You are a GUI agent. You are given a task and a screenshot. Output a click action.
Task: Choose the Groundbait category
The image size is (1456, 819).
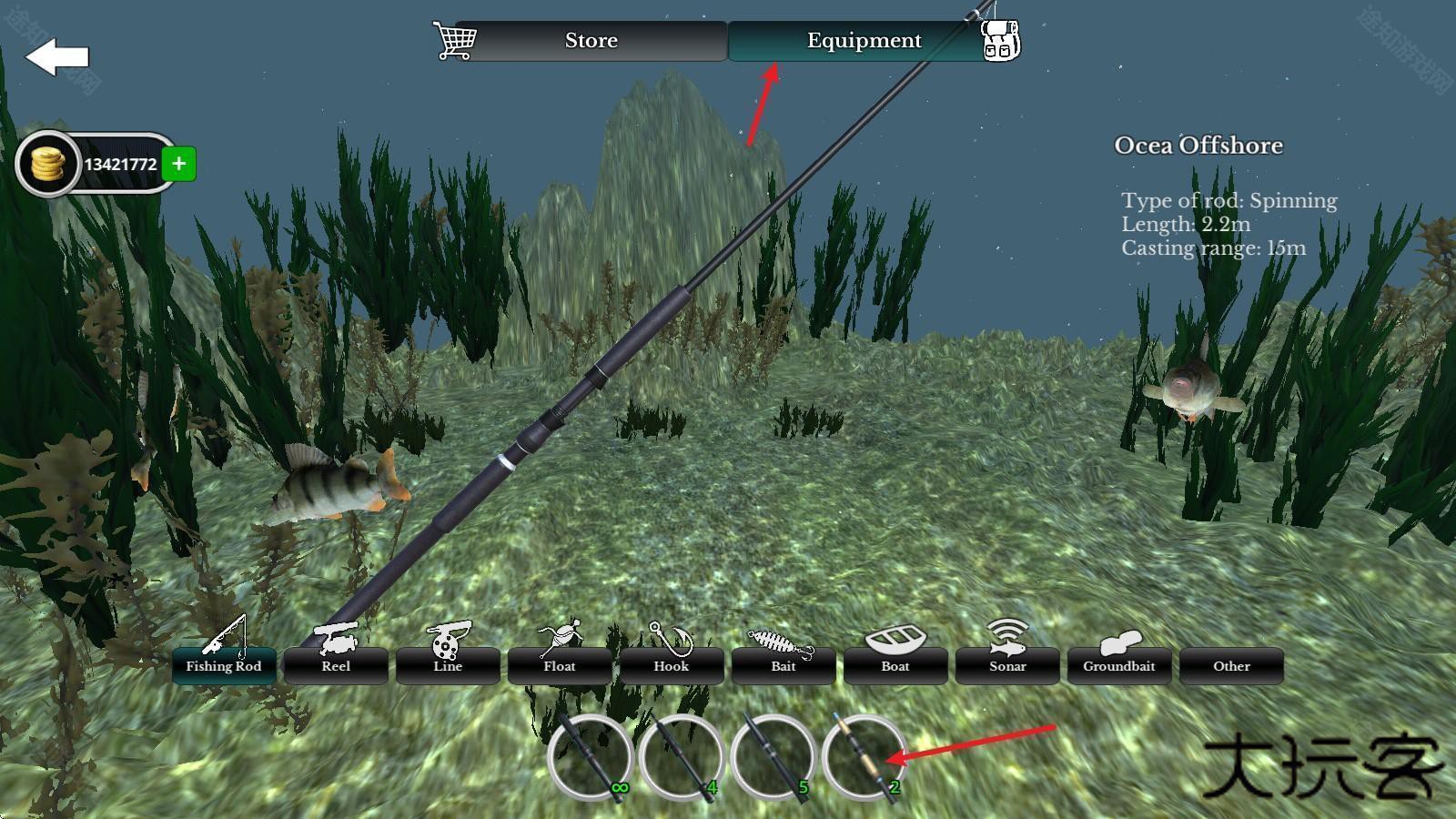coord(1119,665)
